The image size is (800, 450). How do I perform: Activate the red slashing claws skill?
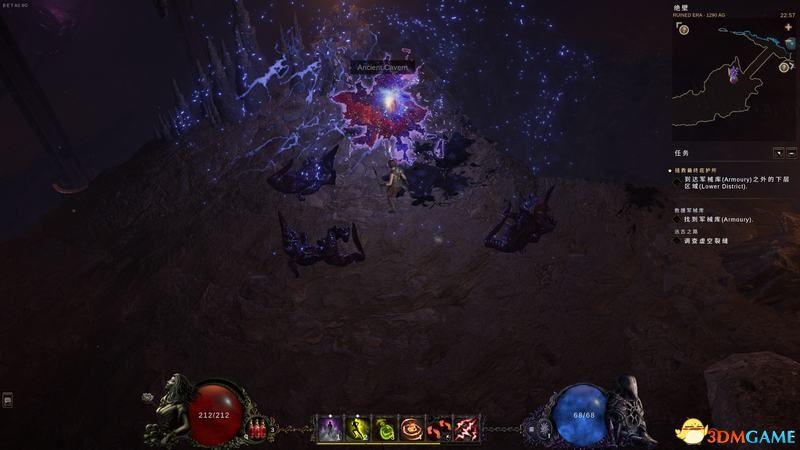(x=466, y=429)
